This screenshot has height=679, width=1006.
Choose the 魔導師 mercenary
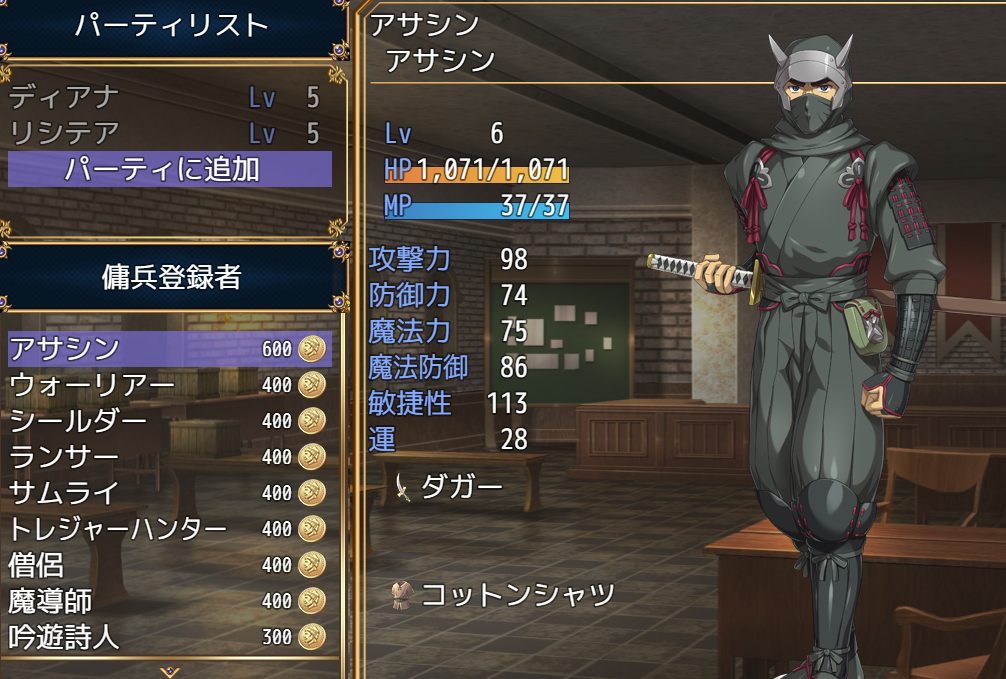[169, 601]
